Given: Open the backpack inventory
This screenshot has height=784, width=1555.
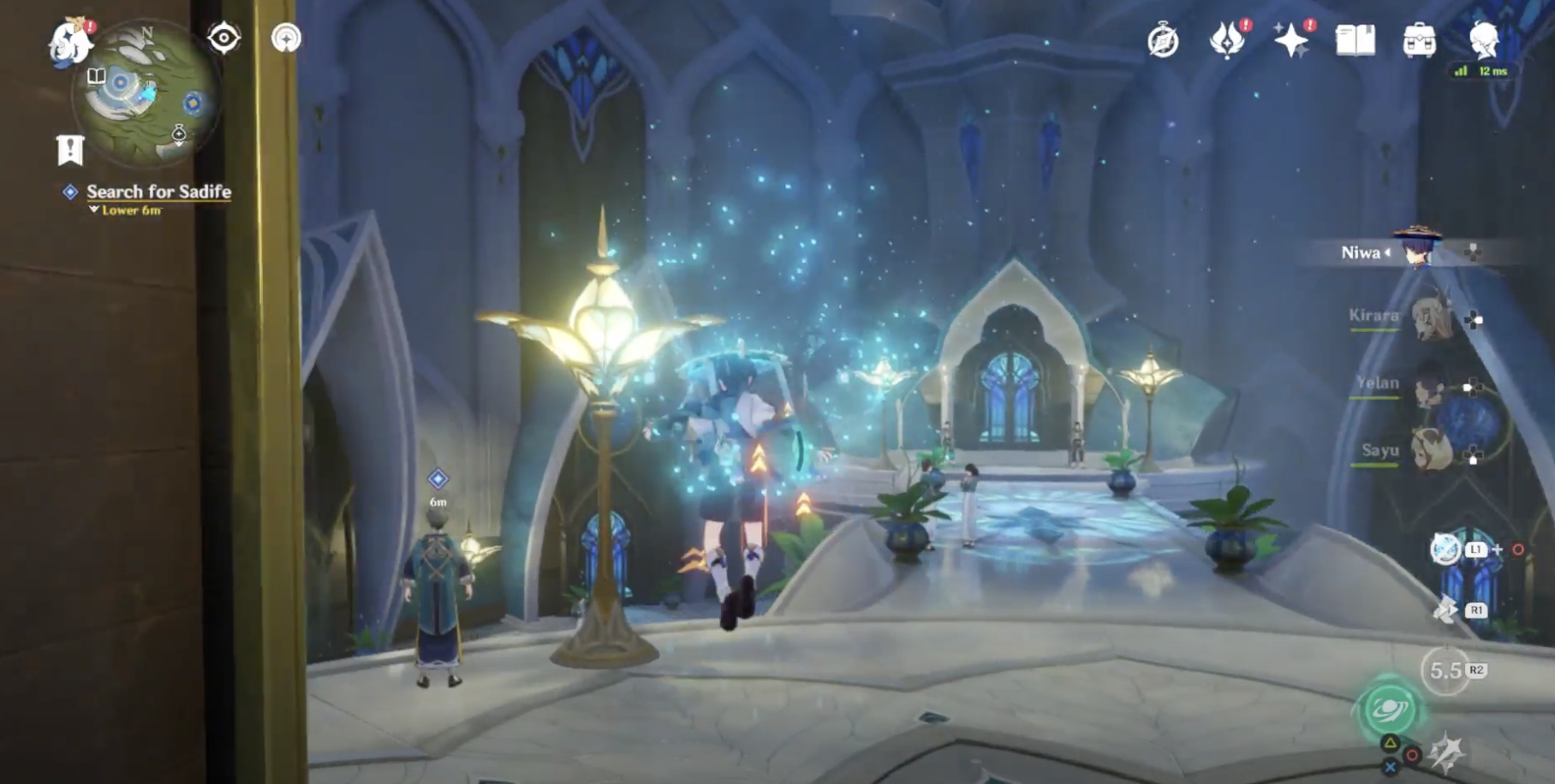Looking at the screenshot, I should pyautogui.click(x=1419, y=40).
